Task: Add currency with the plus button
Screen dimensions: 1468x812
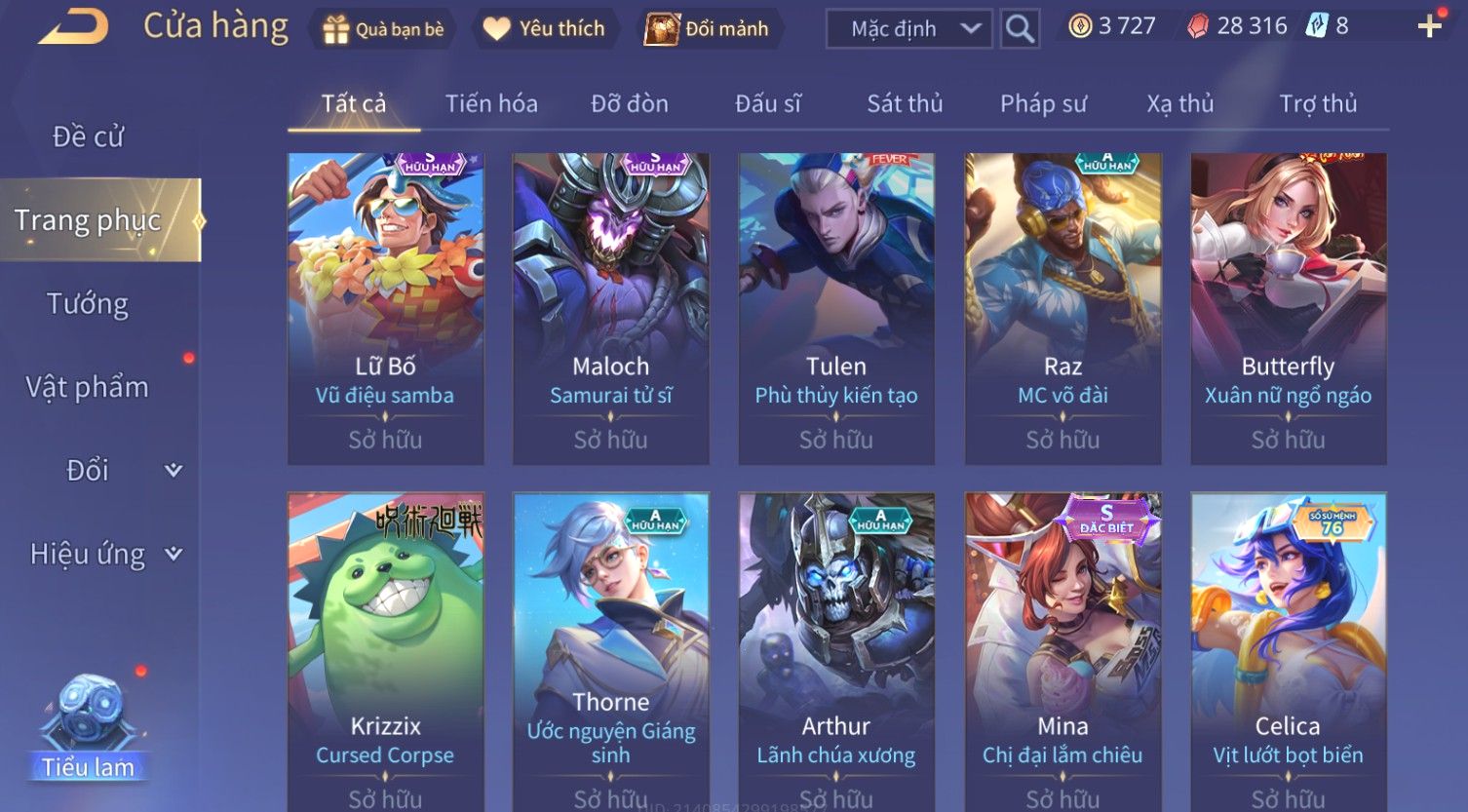Action: click(x=1429, y=26)
